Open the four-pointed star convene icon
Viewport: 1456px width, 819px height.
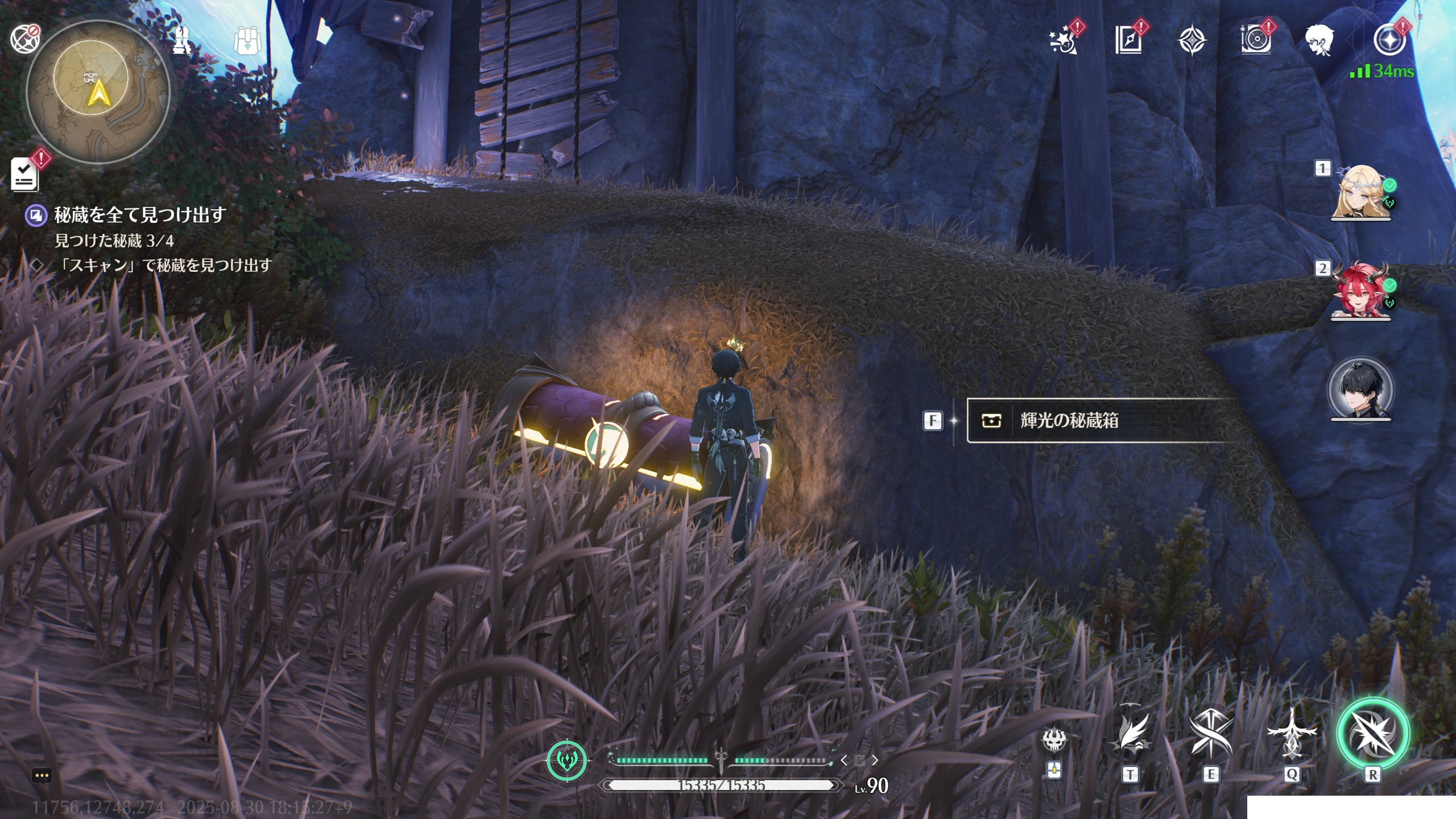(1192, 41)
